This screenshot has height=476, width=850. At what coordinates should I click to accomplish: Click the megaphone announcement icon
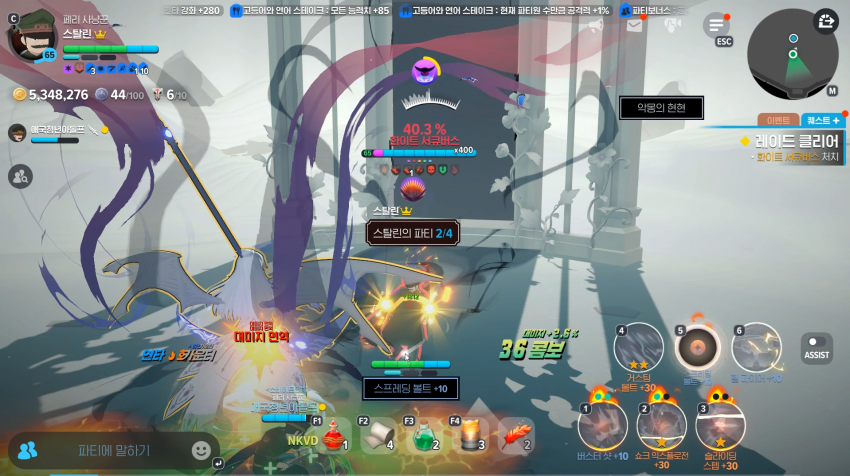coord(596,26)
